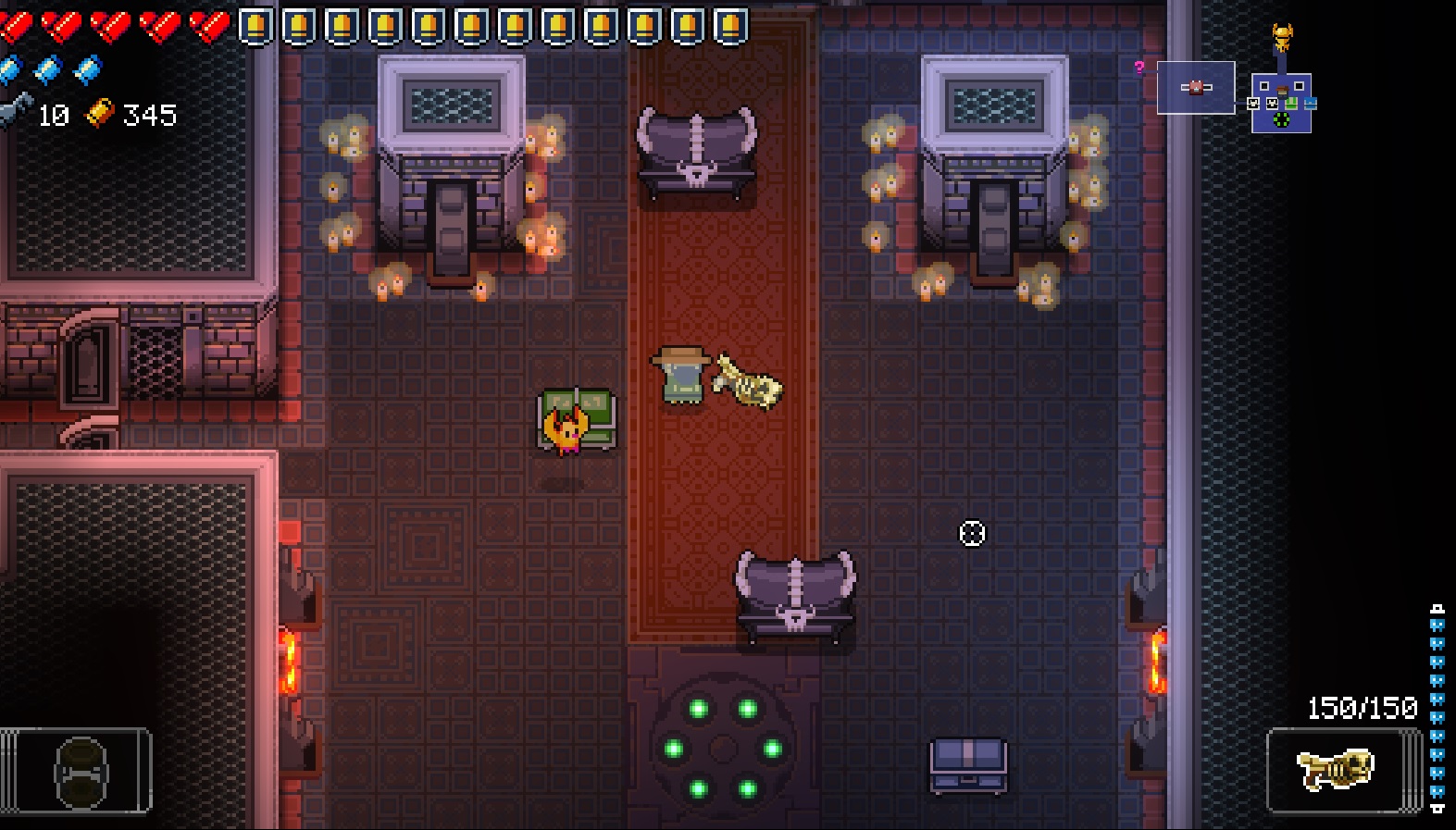This screenshot has width=1456, height=830.
Task: Open the horned chest near the bottom walkway
Action: coord(794,595)
